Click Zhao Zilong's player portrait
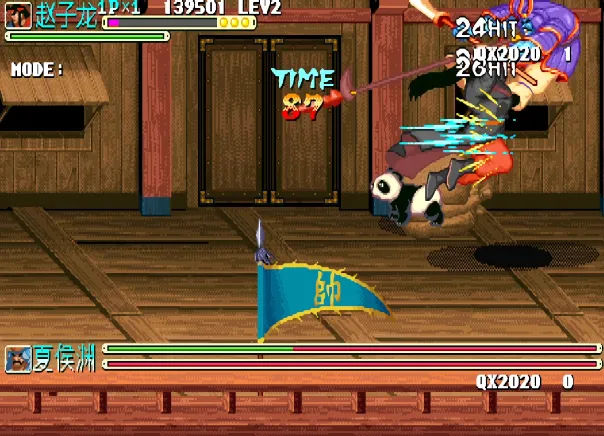This screenshot has height=436, width=604. pos(18,17)
